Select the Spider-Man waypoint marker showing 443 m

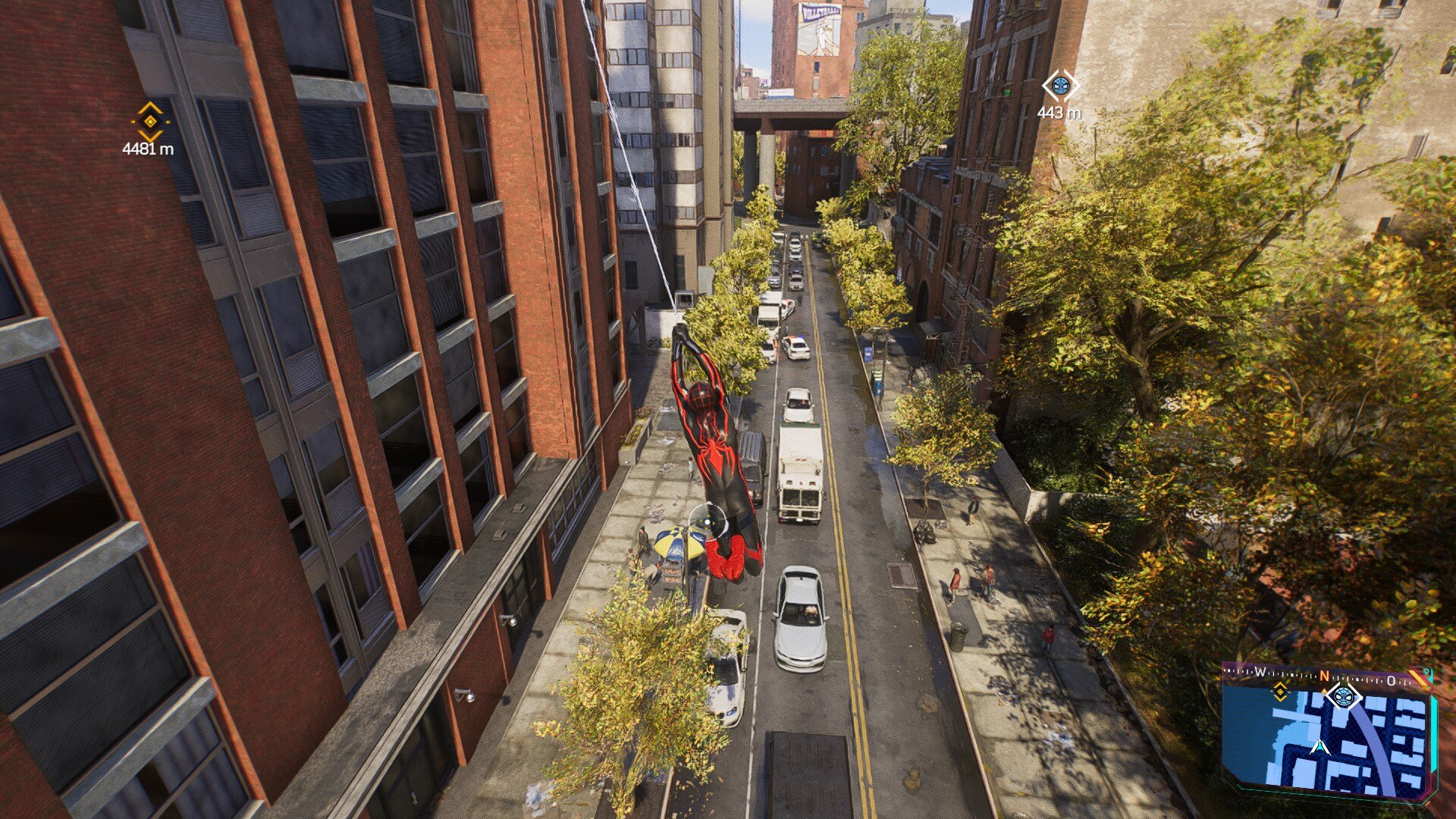click(1060, 86)
